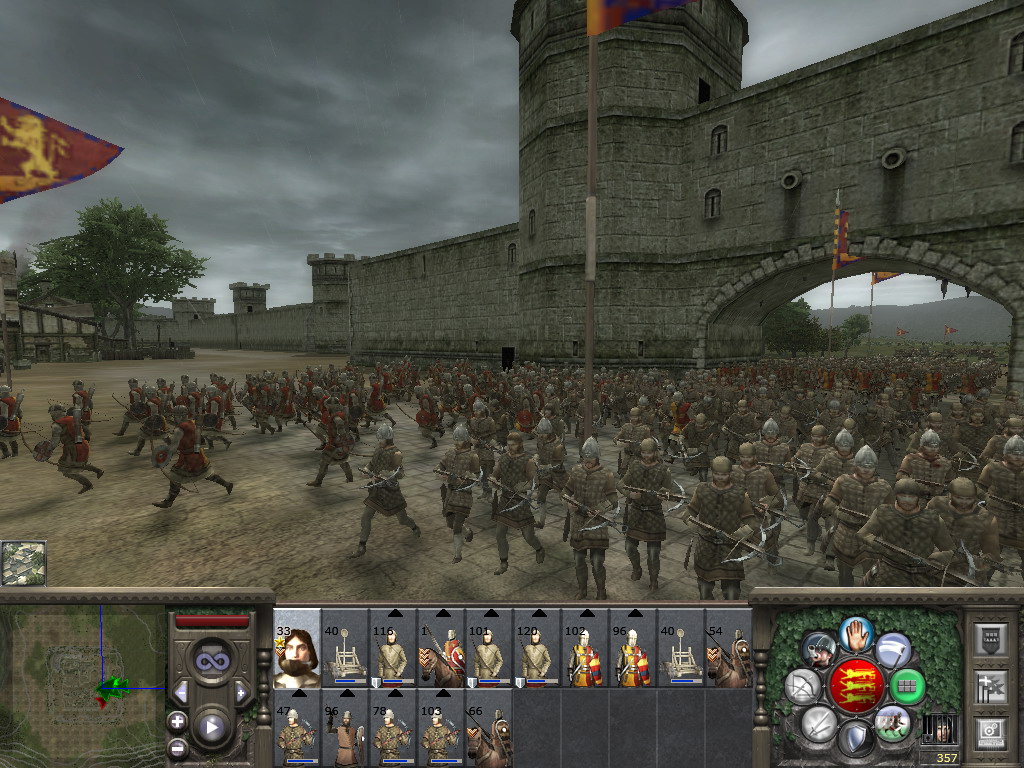Click the red three-lions faction emblem

coord(856,687)
